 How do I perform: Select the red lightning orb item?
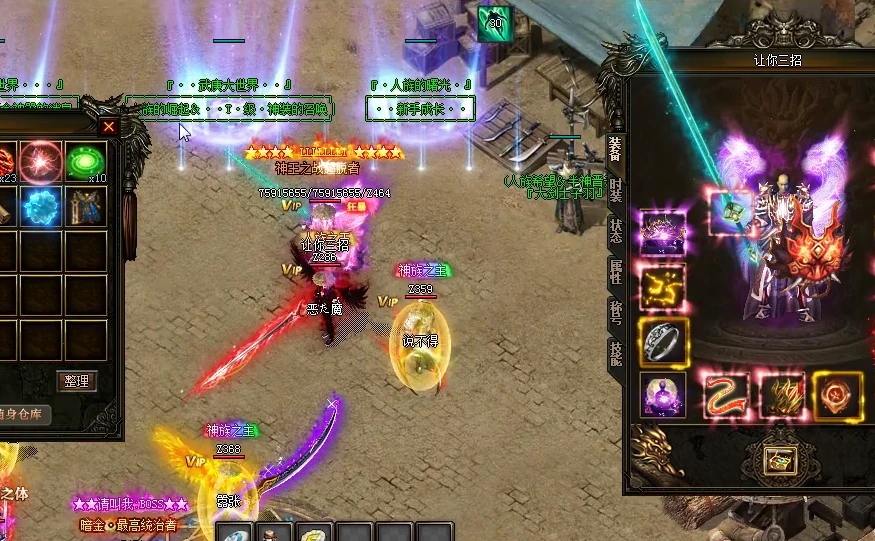43,161
